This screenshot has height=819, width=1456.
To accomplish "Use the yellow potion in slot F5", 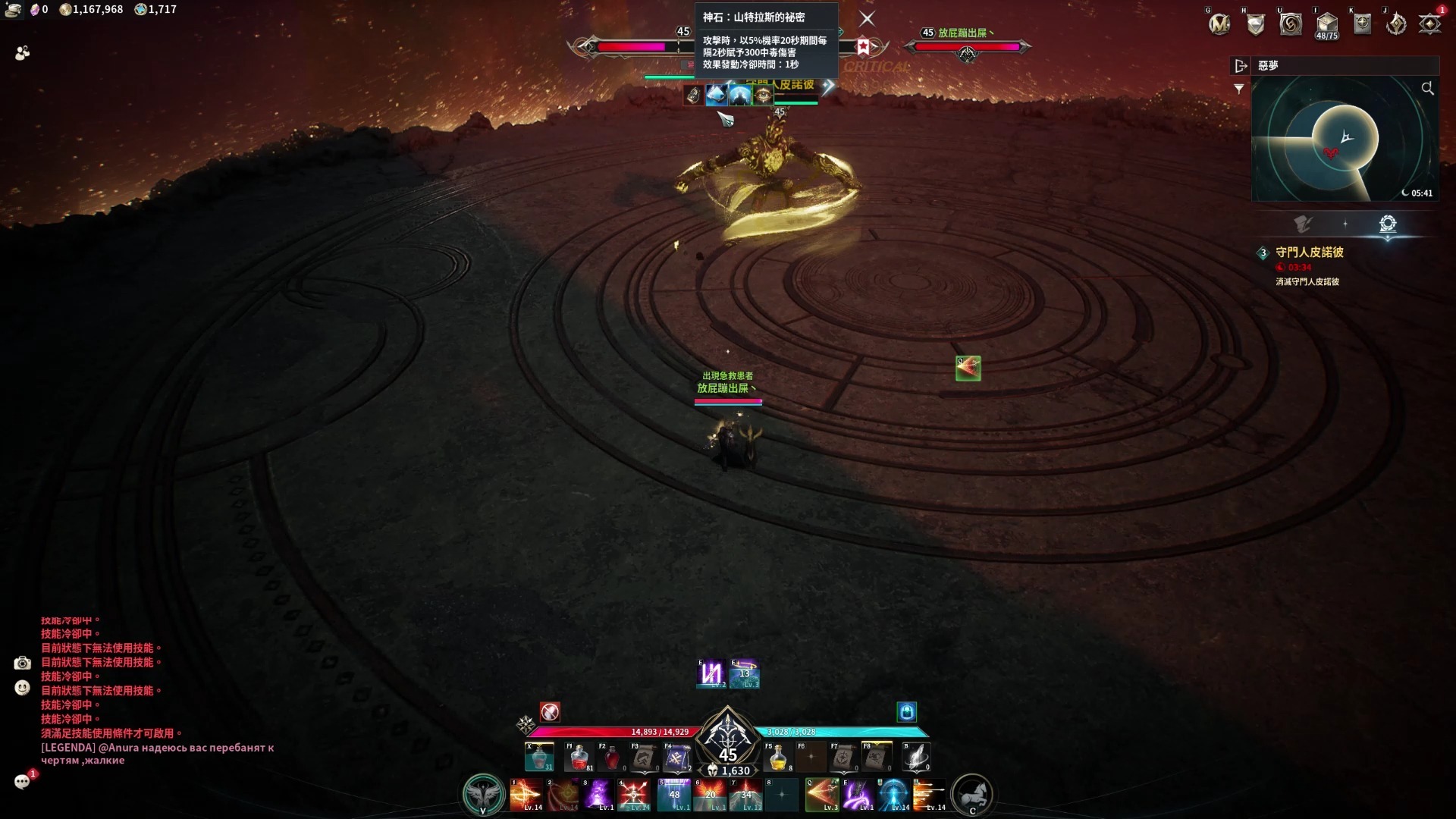I will pos(777,757).
